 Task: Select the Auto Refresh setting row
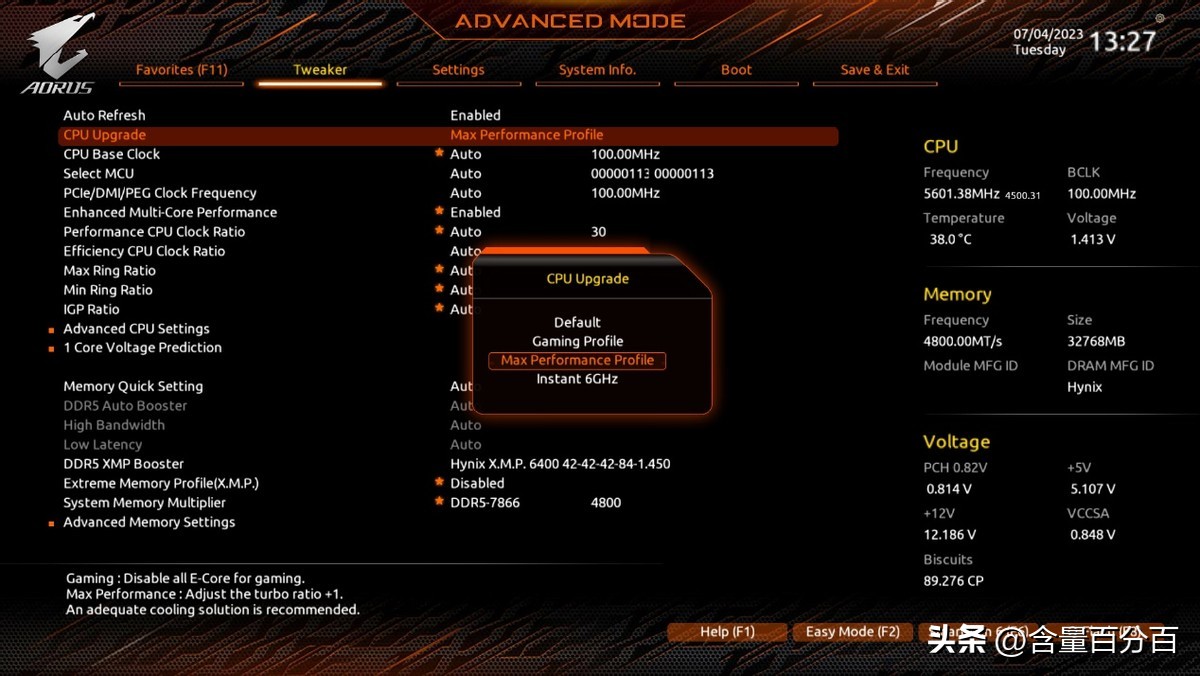point(104,115)
